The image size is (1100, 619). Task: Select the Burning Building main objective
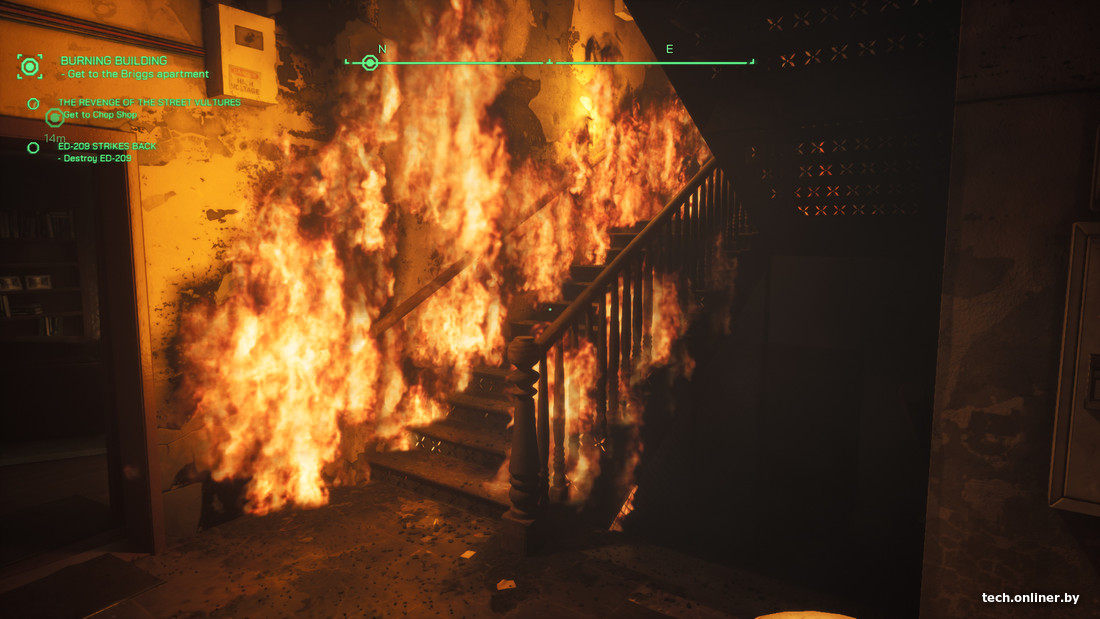(113, 61)
